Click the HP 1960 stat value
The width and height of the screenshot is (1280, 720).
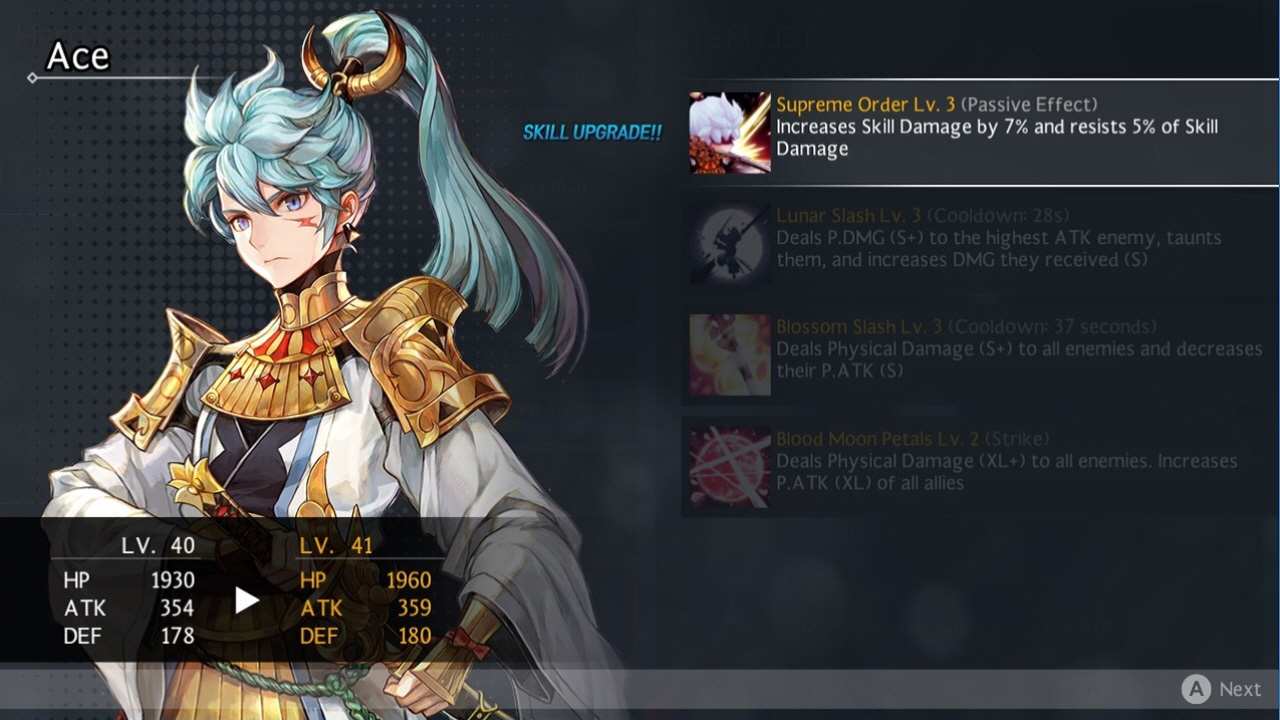pyautogui.click(x=411, y=580)
